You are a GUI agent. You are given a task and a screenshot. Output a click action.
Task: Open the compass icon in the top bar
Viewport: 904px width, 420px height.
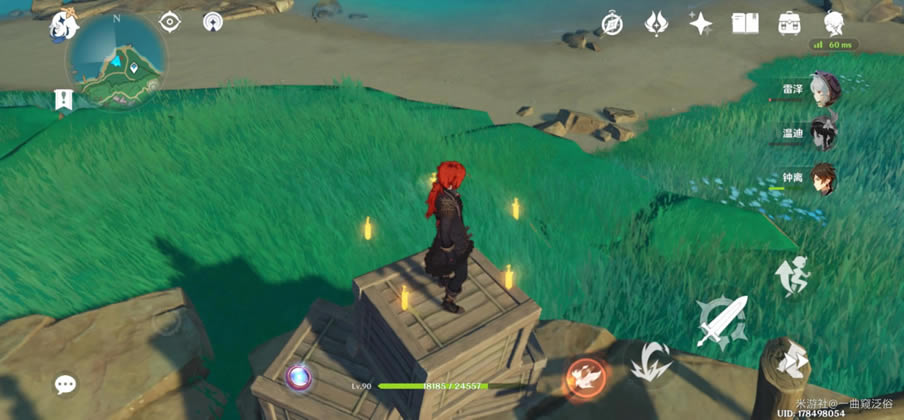coord(611,23)
